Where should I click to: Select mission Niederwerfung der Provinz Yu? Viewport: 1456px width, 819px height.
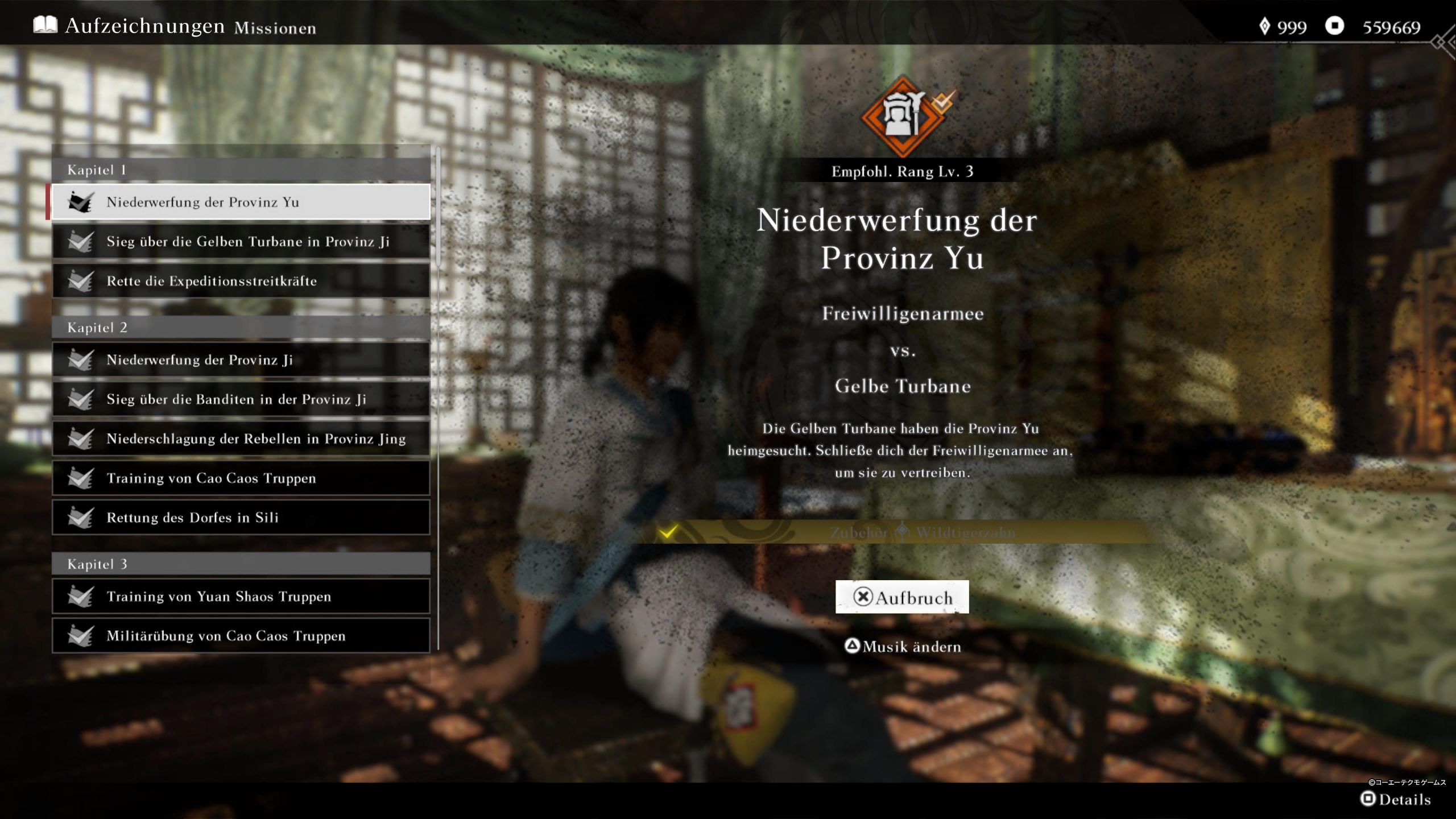click(241, 202)
